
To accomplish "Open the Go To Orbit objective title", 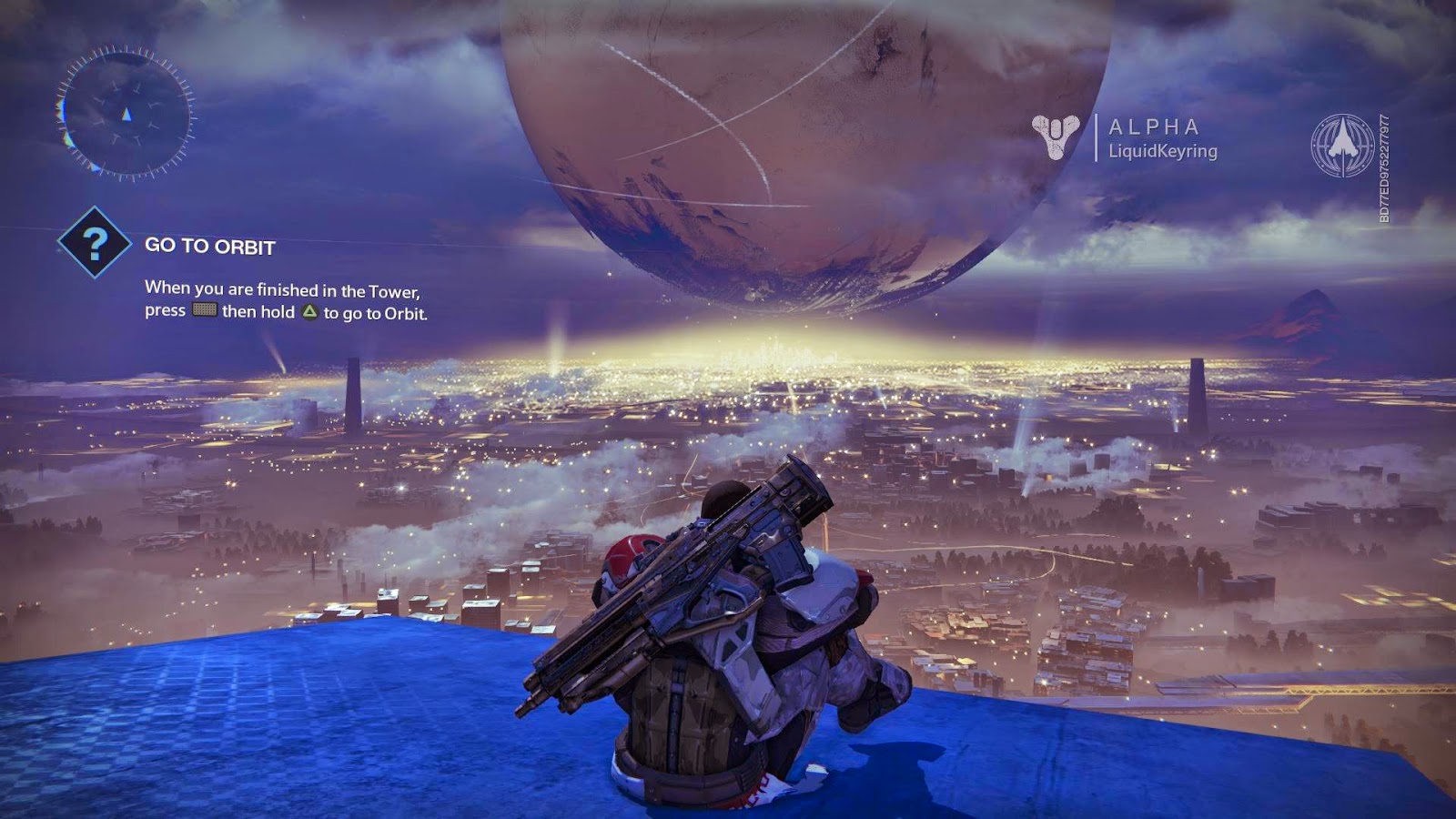I will click(210, 246).
